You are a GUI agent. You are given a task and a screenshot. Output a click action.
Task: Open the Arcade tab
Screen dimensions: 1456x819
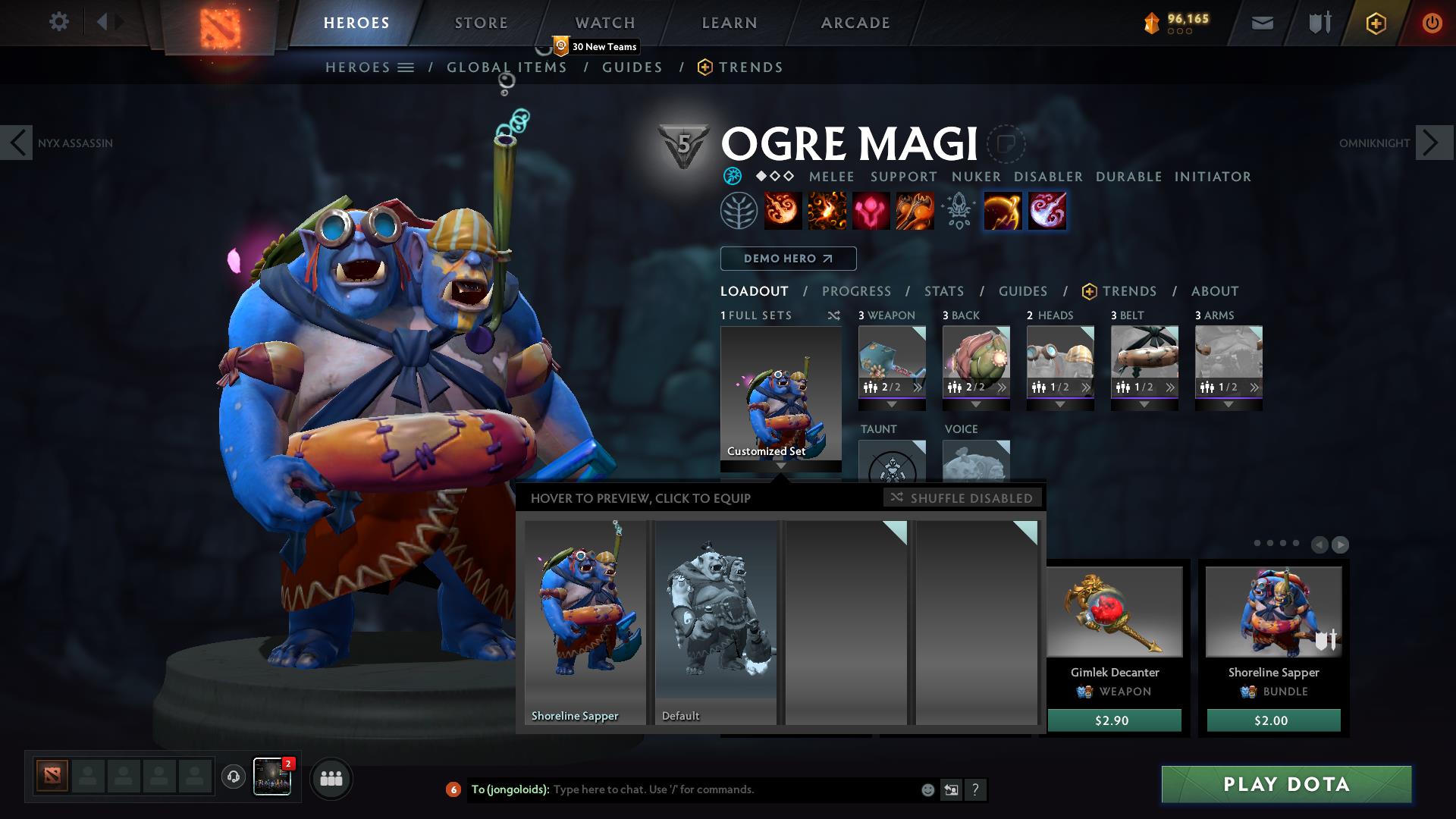click(855, 23)
